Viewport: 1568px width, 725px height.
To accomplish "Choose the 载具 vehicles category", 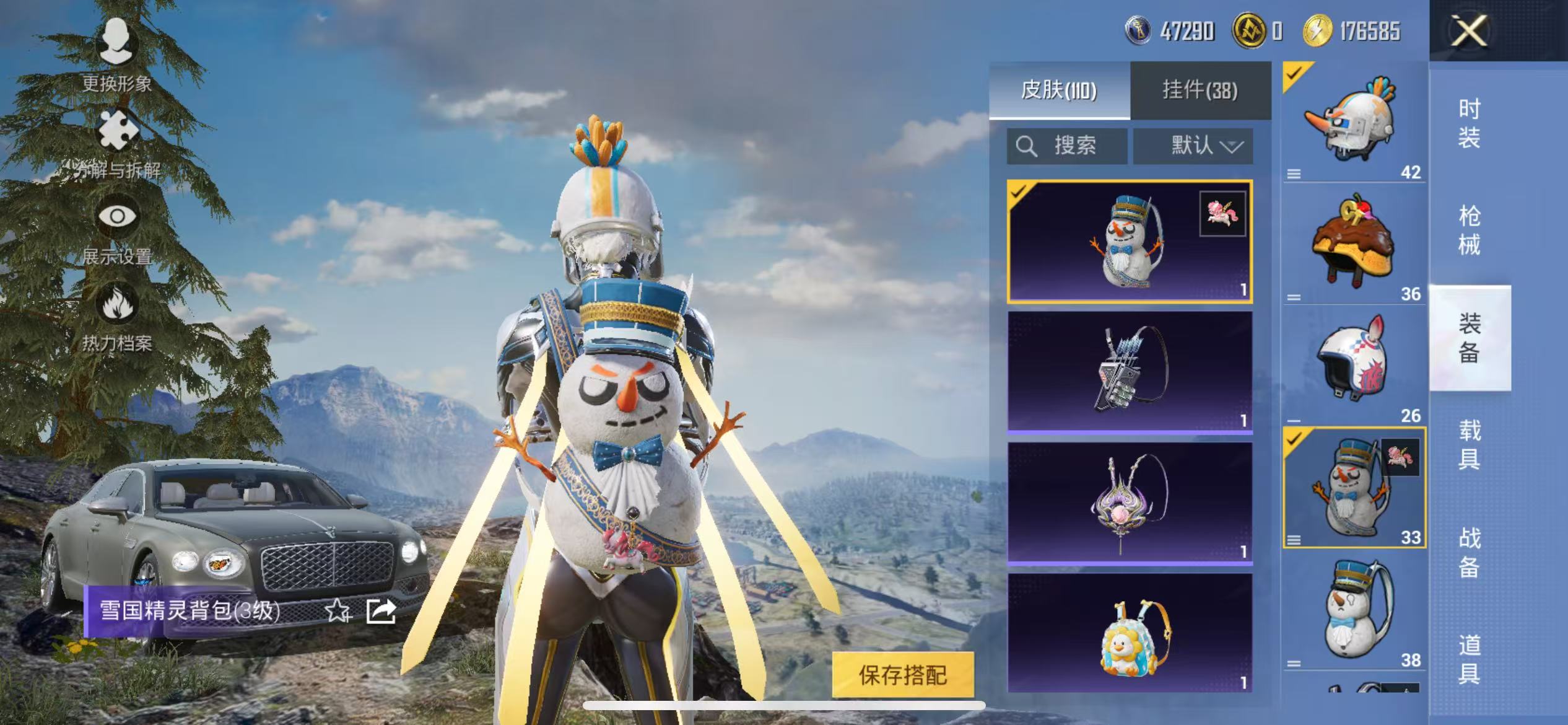I will [x=1469, y=445].
